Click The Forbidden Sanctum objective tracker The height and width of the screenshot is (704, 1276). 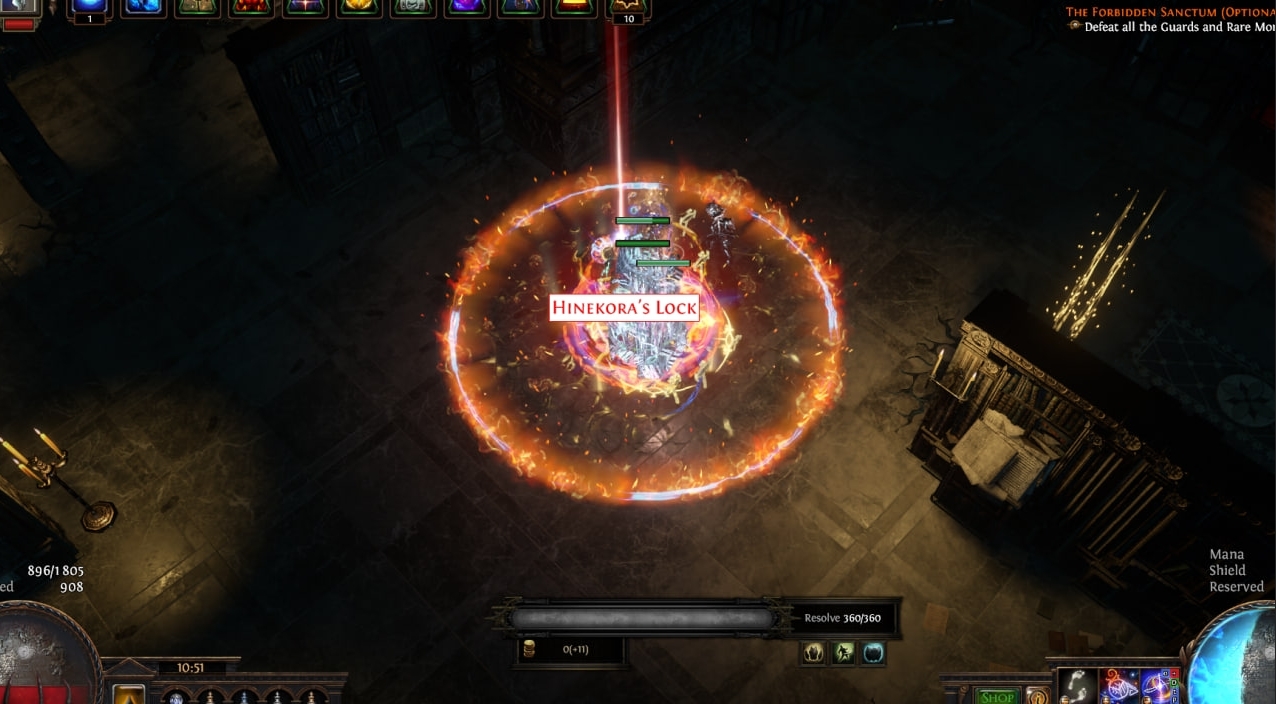[1168, 12]
